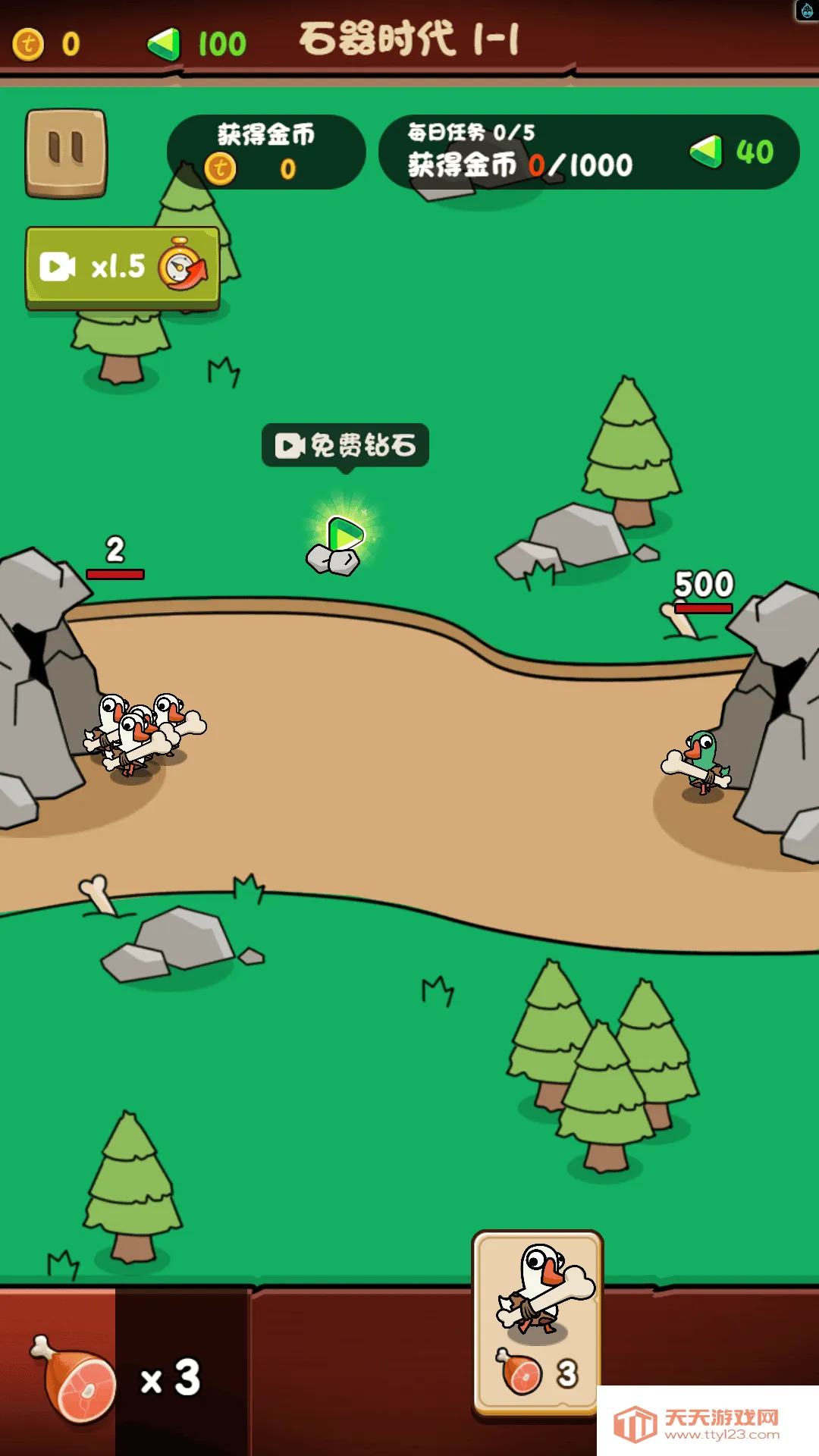Open the daily mission tracker panel
Viewport: 819px width, 1456px height.
coord(588,152)
